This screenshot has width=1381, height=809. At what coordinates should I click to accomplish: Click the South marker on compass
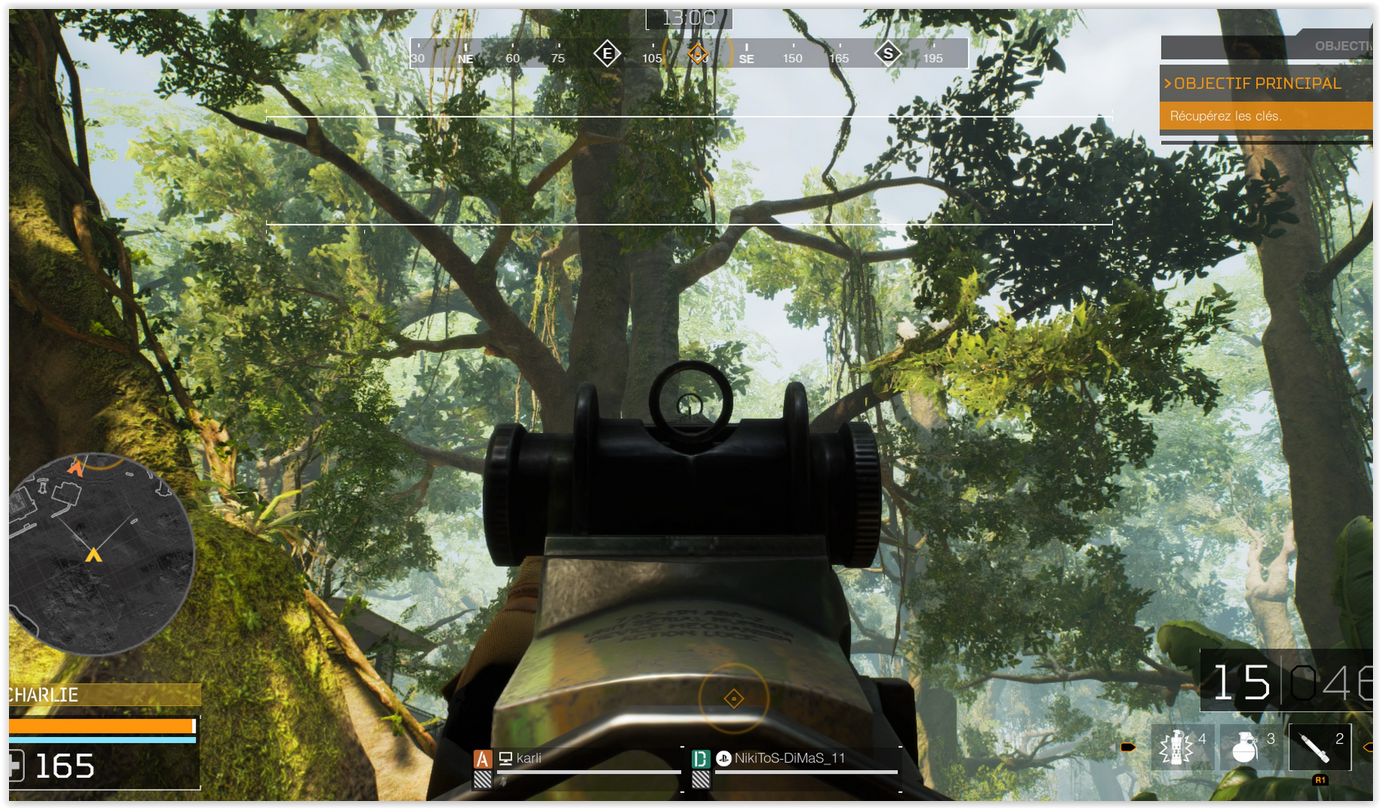(x=888, y=53)
